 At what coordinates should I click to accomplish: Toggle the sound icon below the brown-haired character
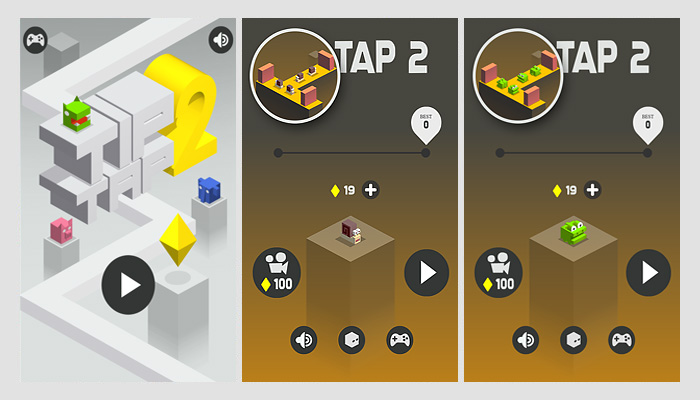pos(304,340)
